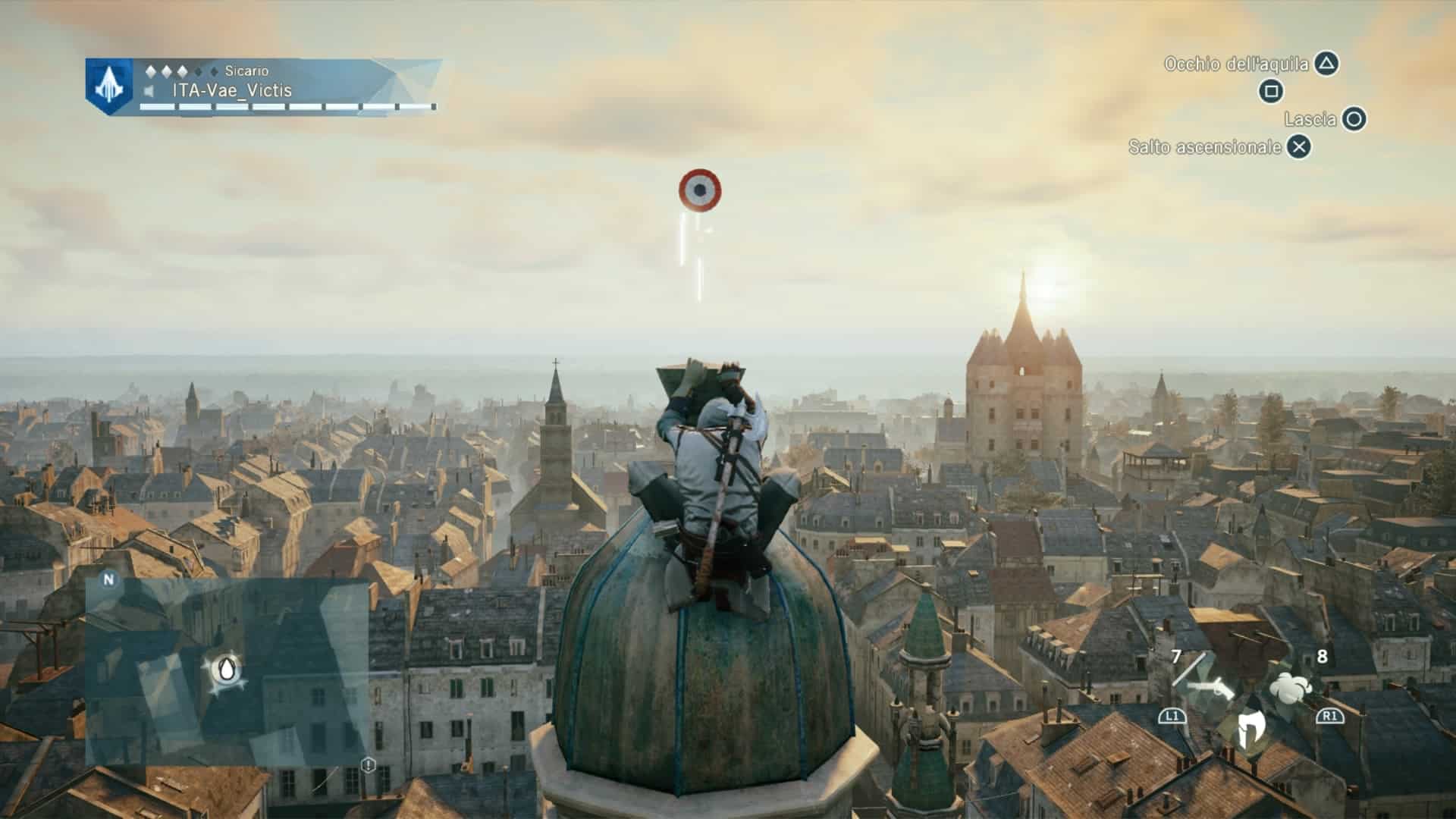This screenshot has height=819, width=1456.
Task: Click the N compass indicator on minimap
Action: click(x=108, y=579)
